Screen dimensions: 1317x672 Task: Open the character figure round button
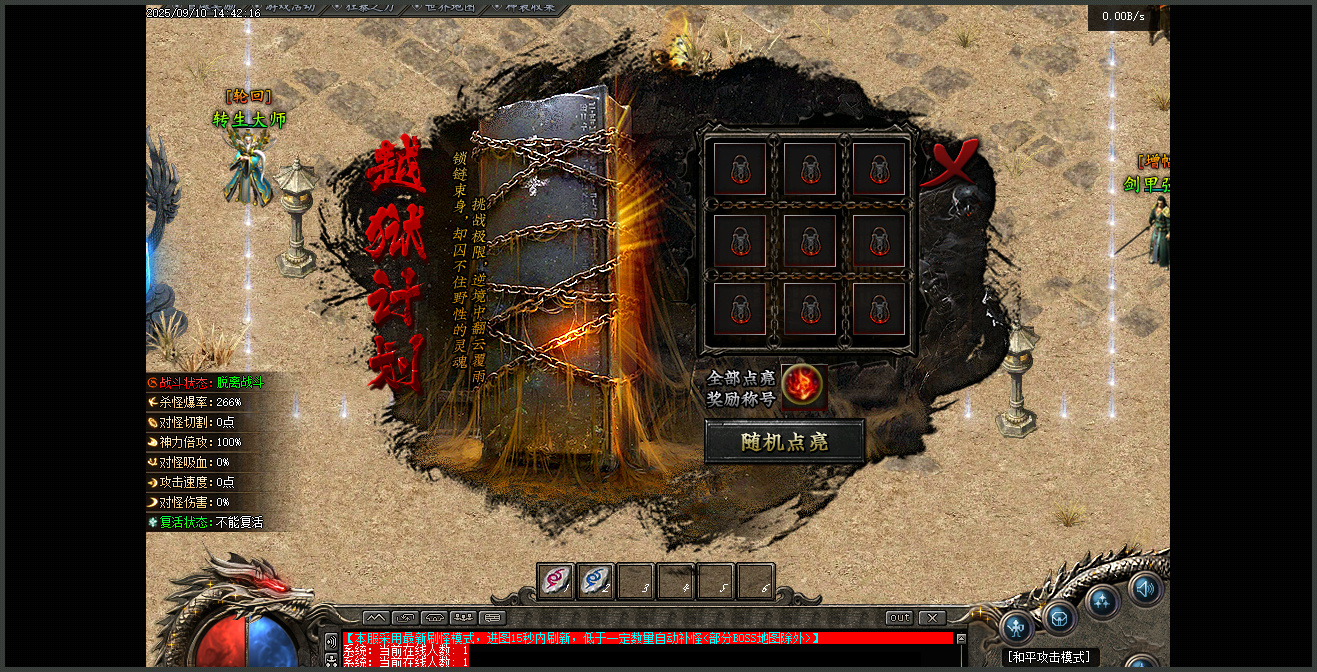tap(1017, 628)
